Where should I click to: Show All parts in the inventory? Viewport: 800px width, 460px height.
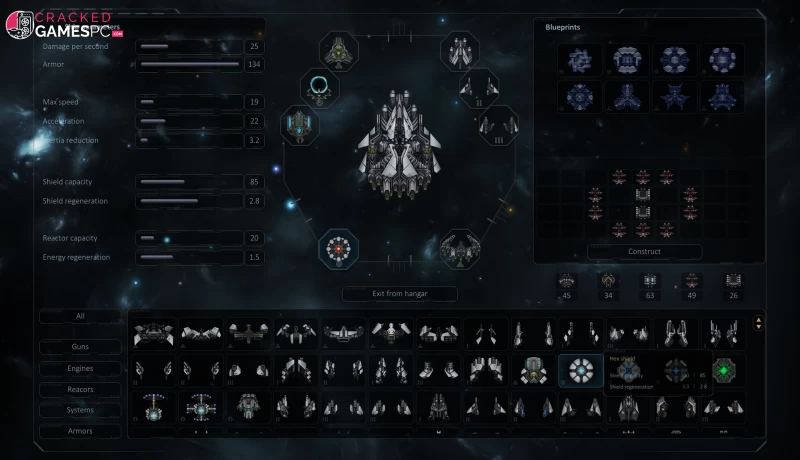pyautogui.click(x=80, y=316)
